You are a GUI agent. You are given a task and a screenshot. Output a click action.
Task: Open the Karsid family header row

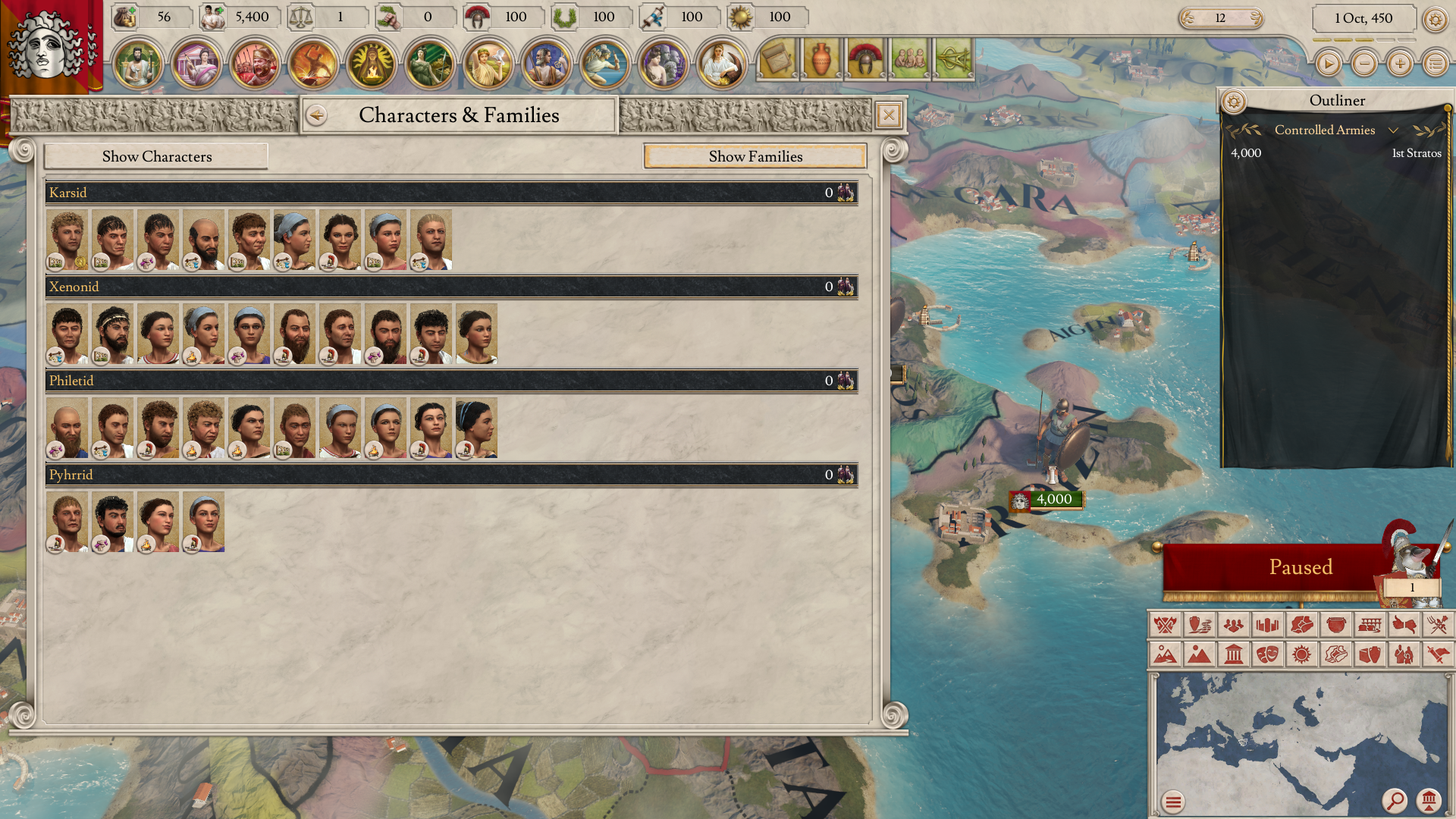451,193
